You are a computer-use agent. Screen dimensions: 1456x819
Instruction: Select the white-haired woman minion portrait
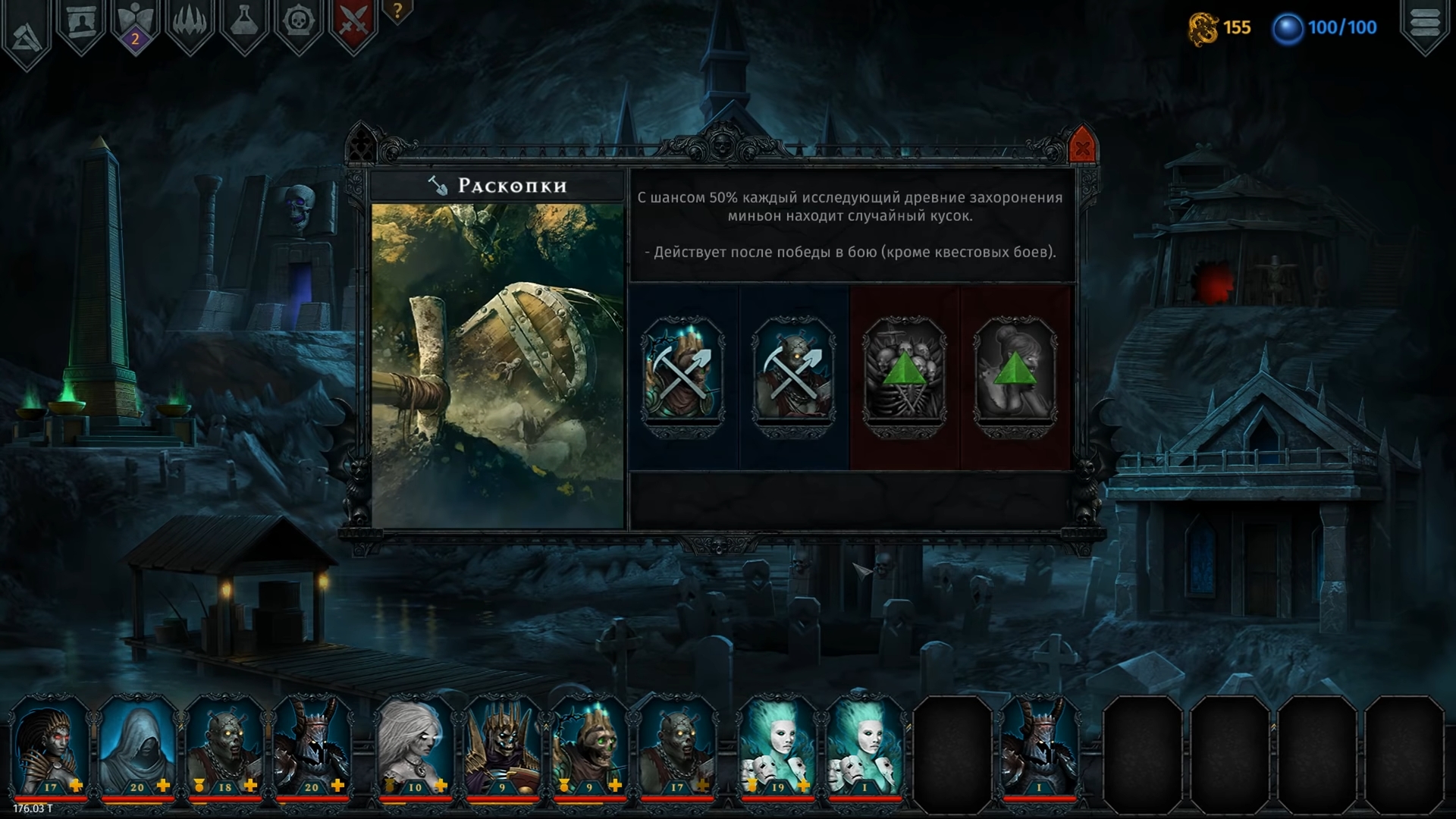coord(415,747)
